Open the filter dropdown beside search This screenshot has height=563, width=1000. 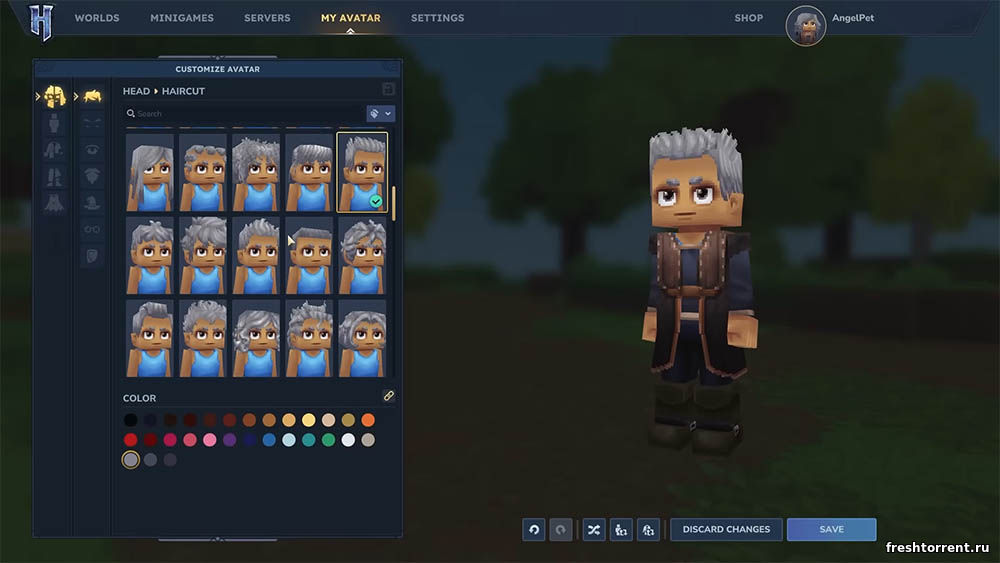pyautogui.click(x=380, y=114)
